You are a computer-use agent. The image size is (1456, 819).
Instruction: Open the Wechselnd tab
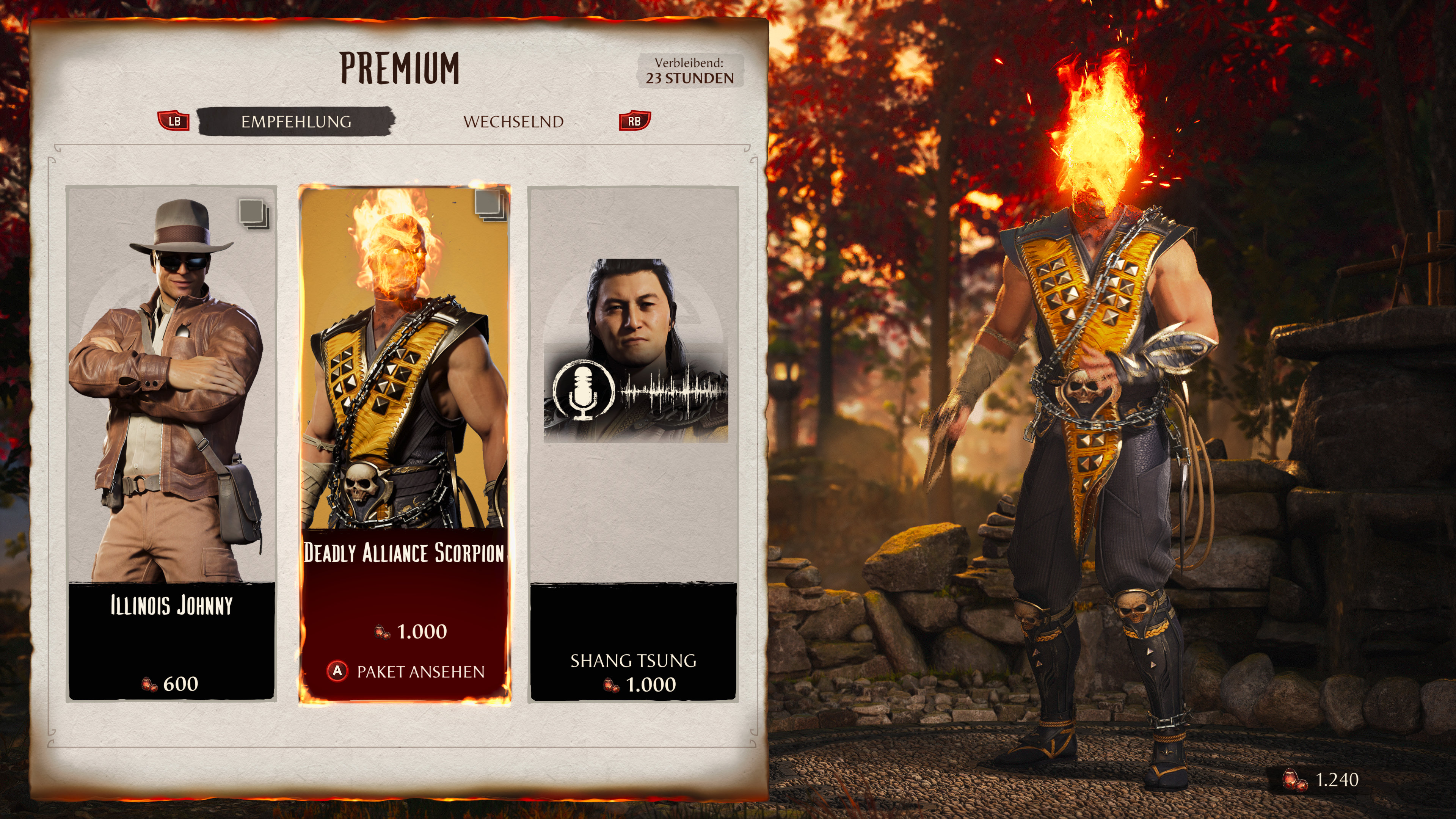(513, 121)
